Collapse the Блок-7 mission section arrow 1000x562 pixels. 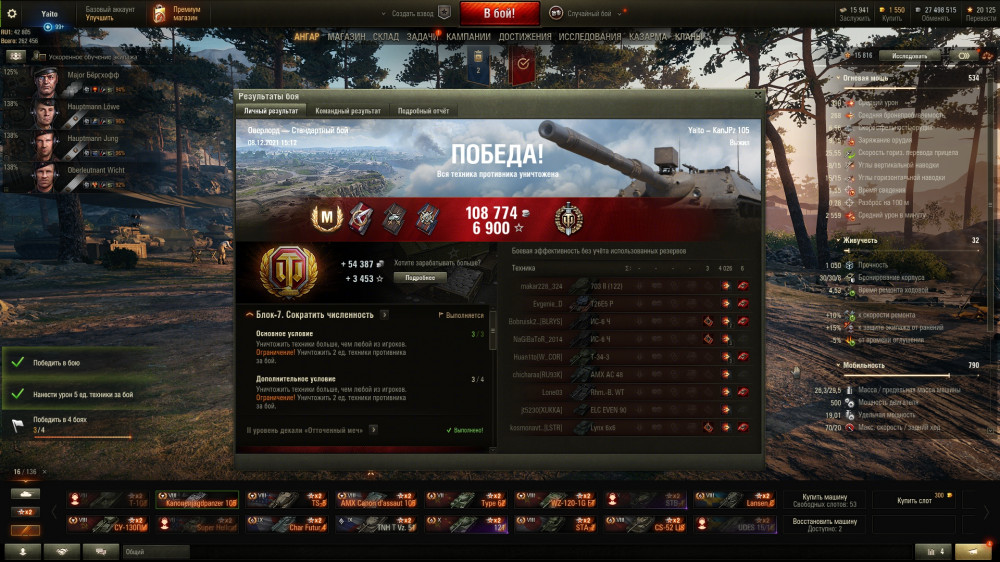click(249, 315)
